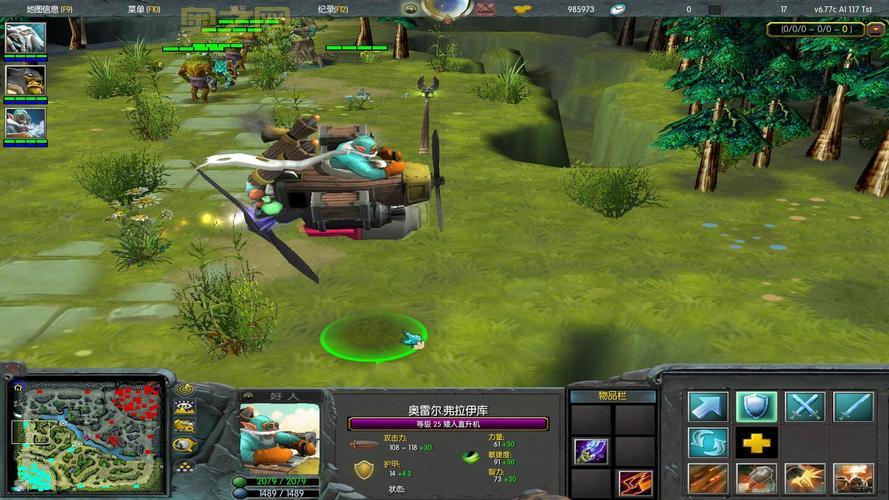Open the 地图信息 (F9) menu

pos(39,8)
